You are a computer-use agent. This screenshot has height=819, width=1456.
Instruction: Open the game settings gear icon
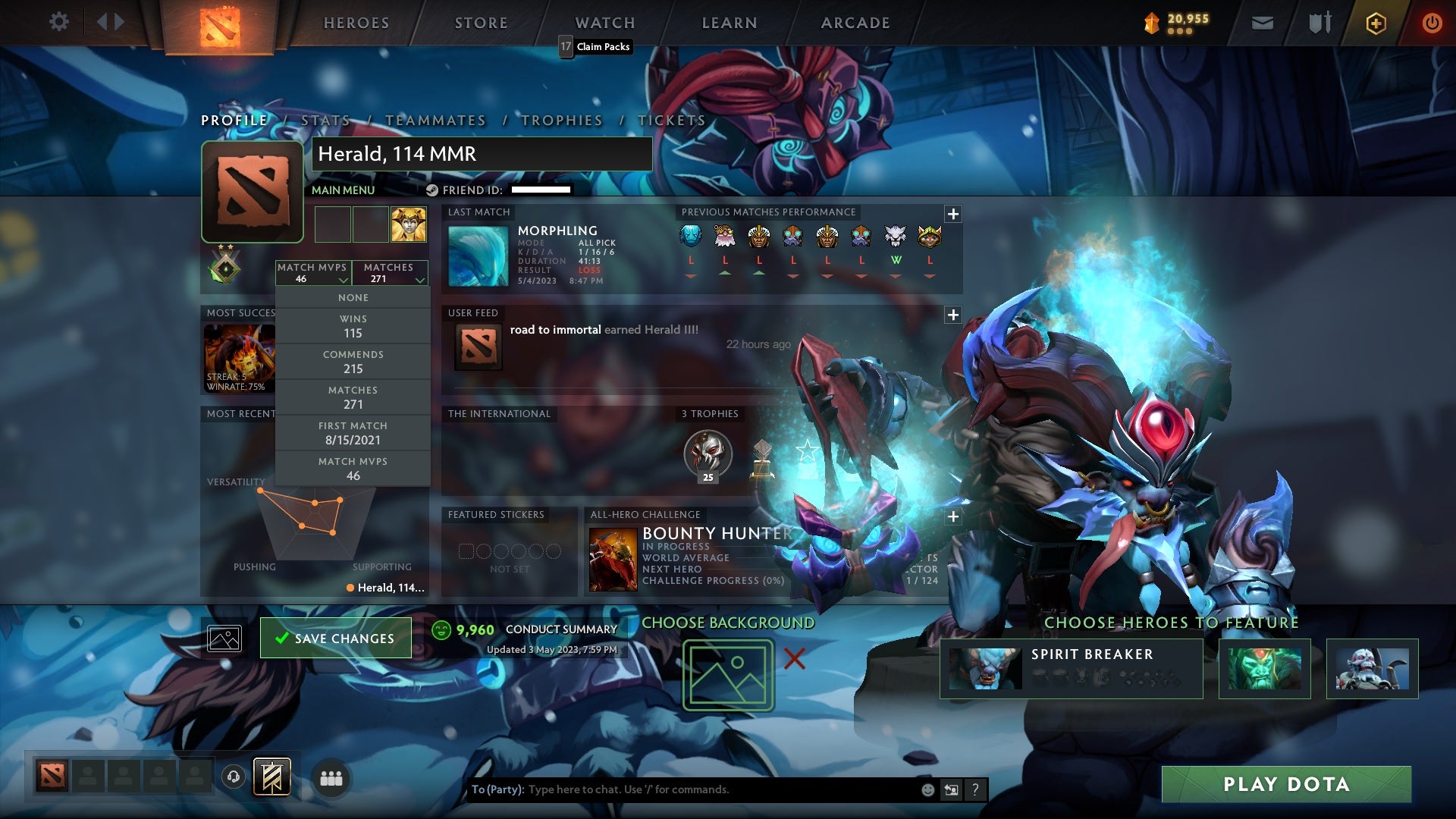point(60,21)
